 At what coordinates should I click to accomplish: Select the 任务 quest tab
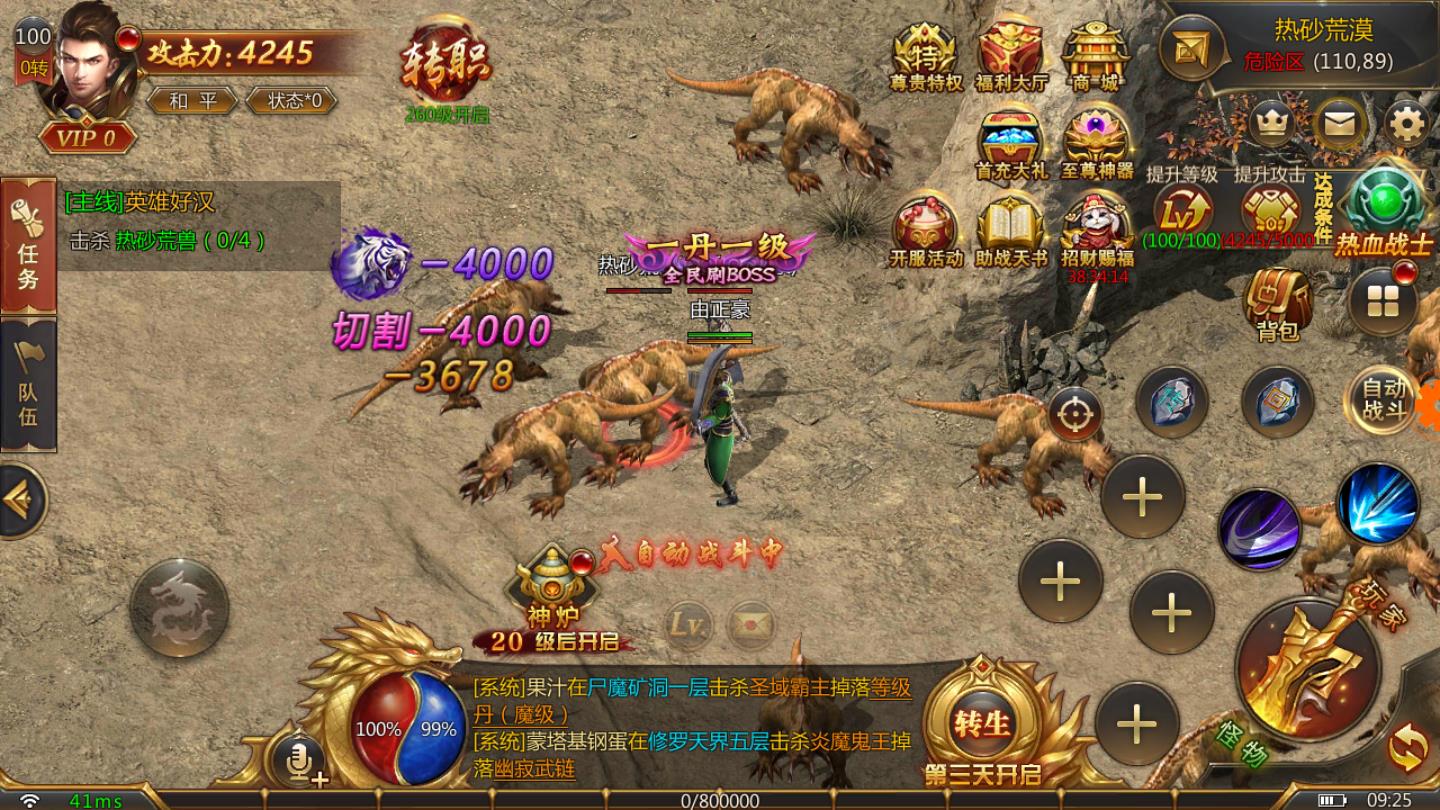(28, 243)
